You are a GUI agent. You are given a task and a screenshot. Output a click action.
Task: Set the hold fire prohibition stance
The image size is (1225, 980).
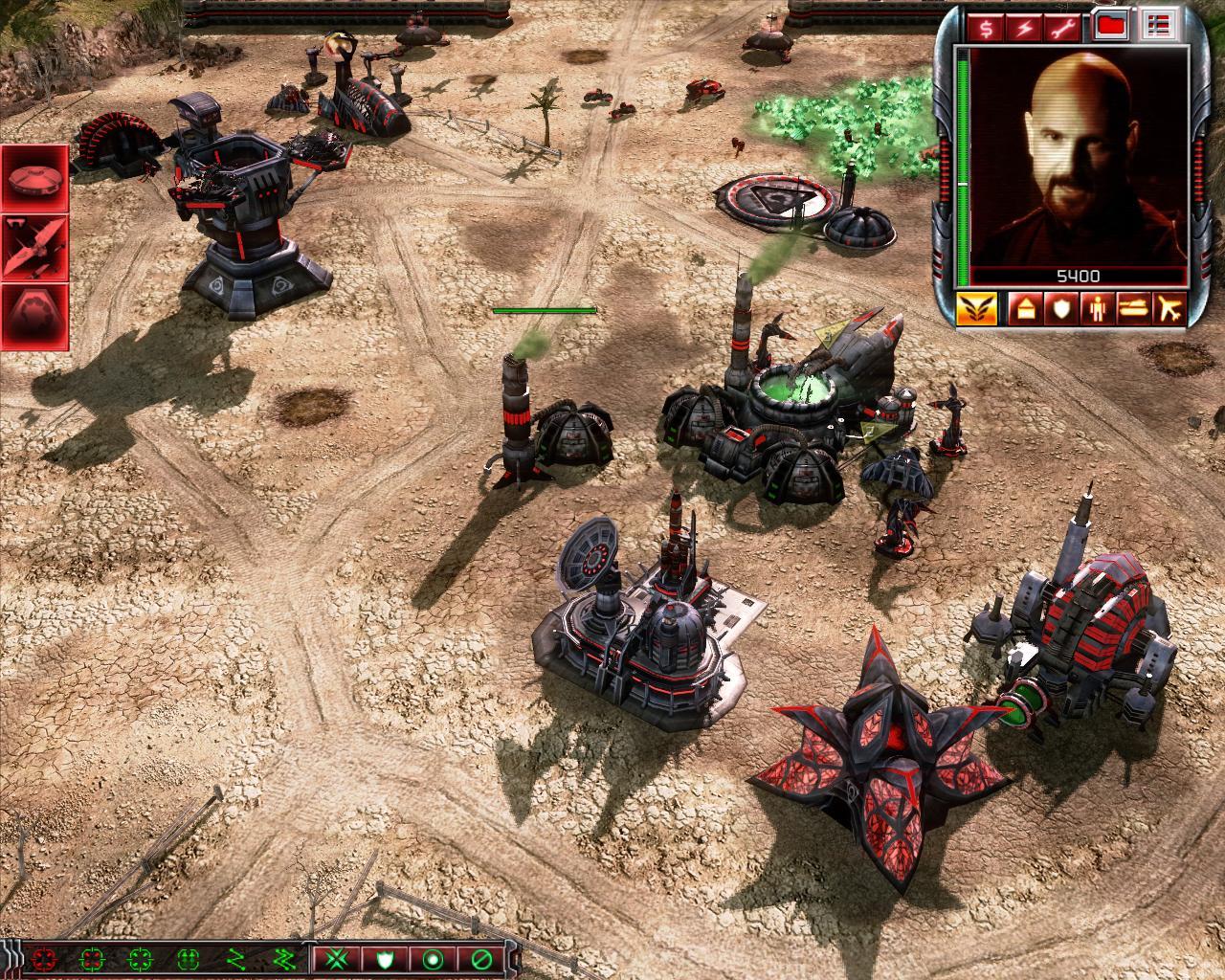click(480, 958)
